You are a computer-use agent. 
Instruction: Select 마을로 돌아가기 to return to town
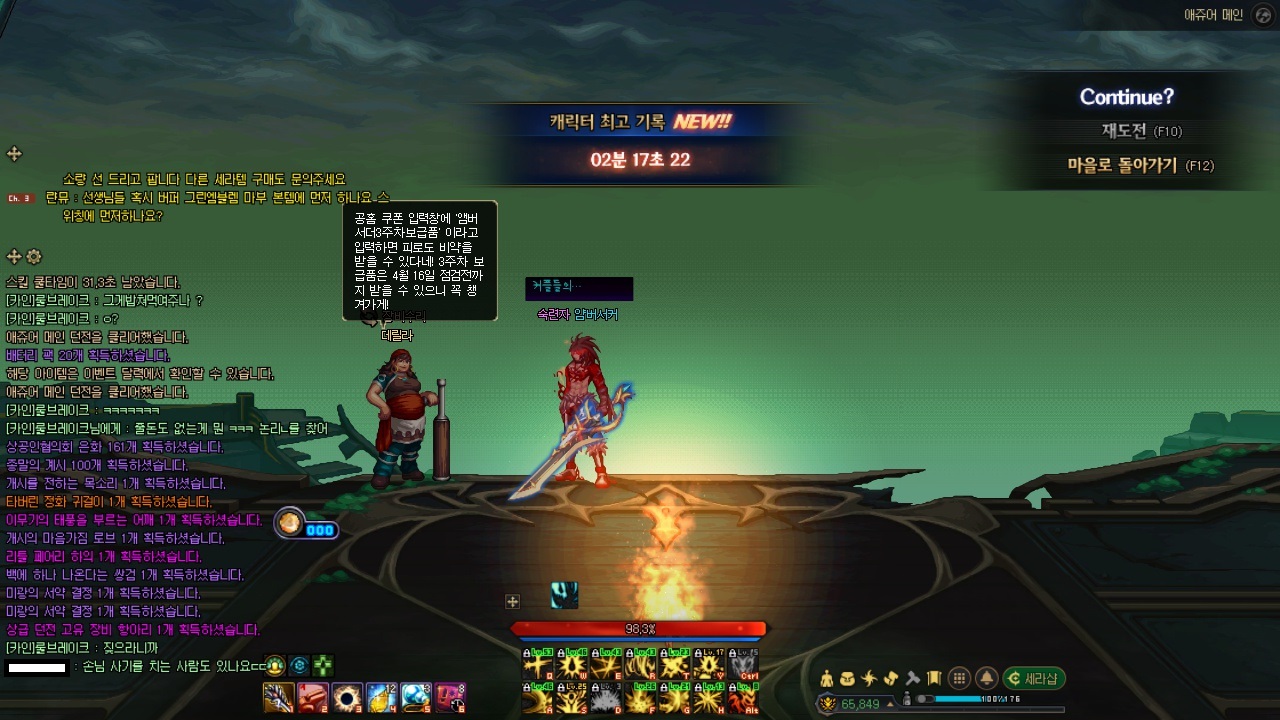click(1140, 166)
